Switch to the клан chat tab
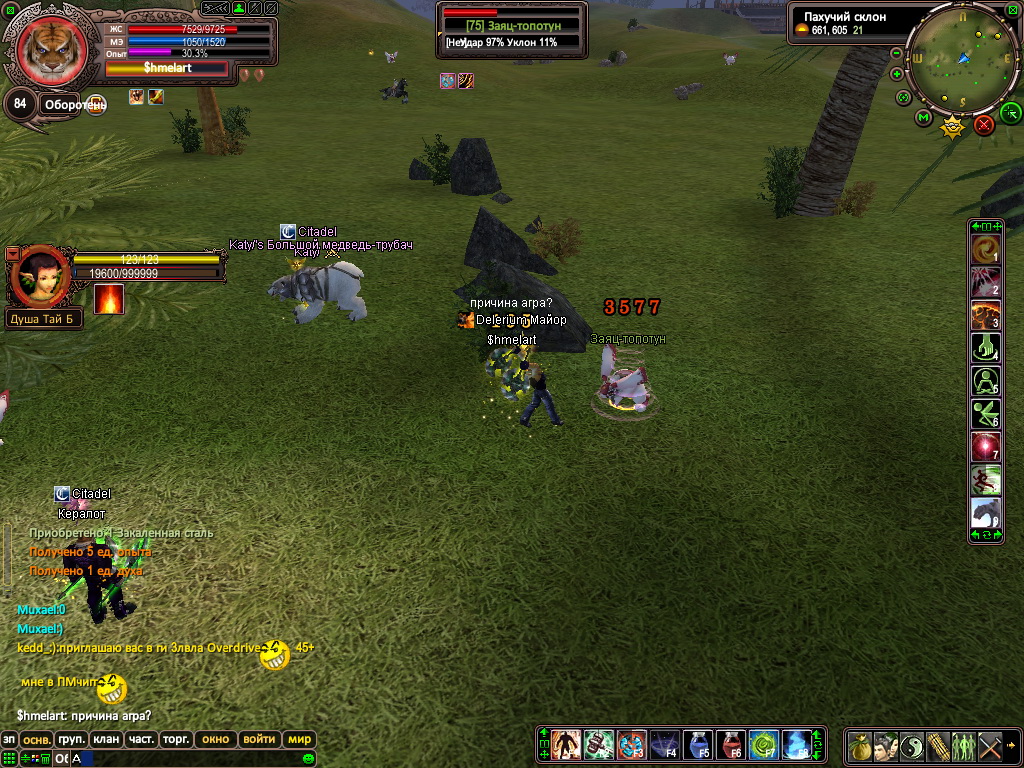Screen dimensions: 1024x768 click(106, 740)
